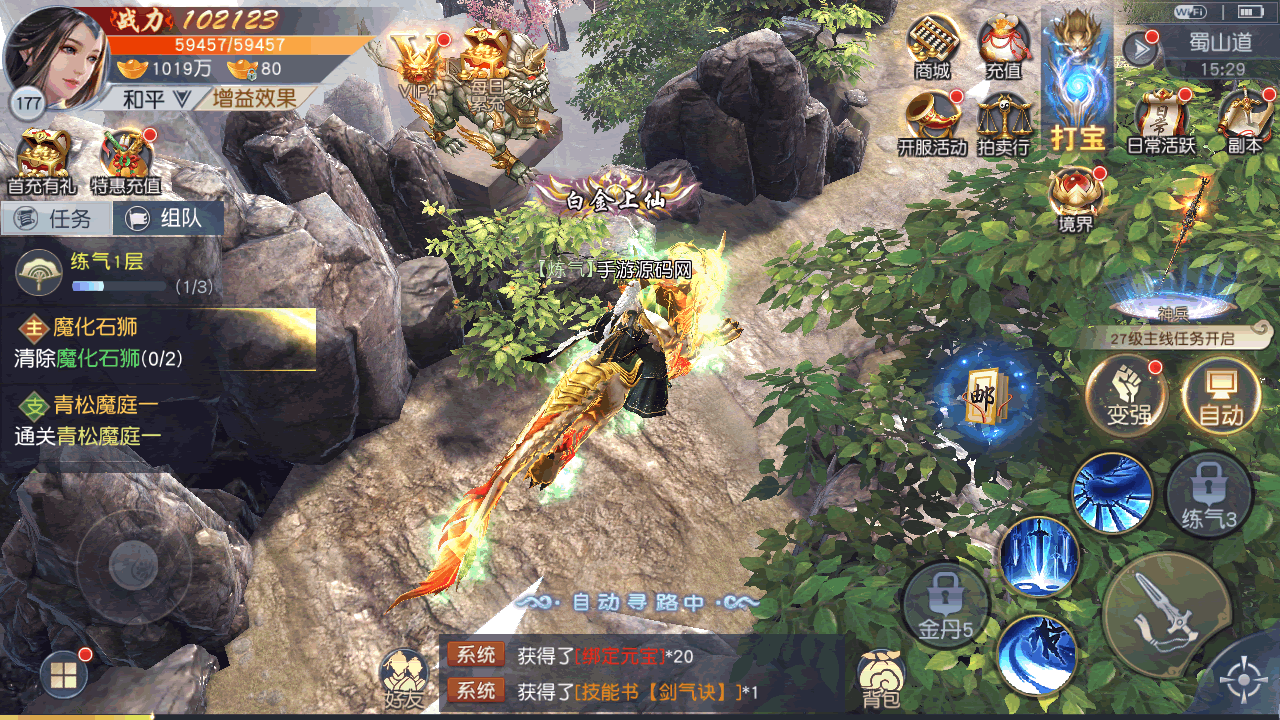Open the 背包 backpack
Image resolution: width=1280 pixels, height=720 pixels.
(x=881, y=678)
